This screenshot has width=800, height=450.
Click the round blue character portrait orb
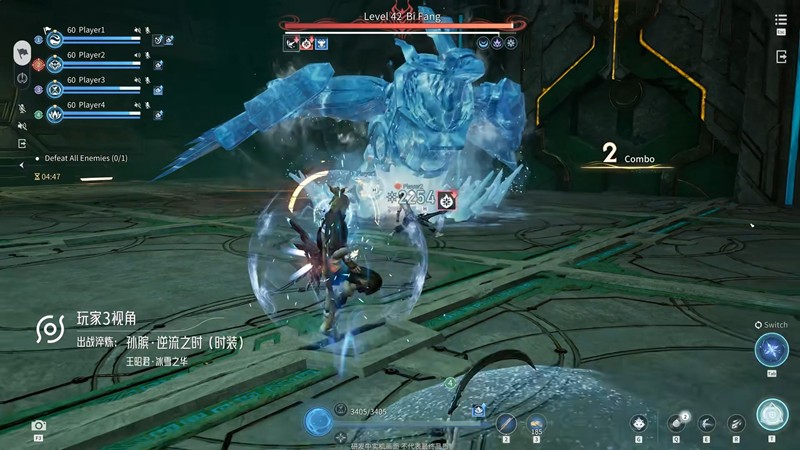319,421
